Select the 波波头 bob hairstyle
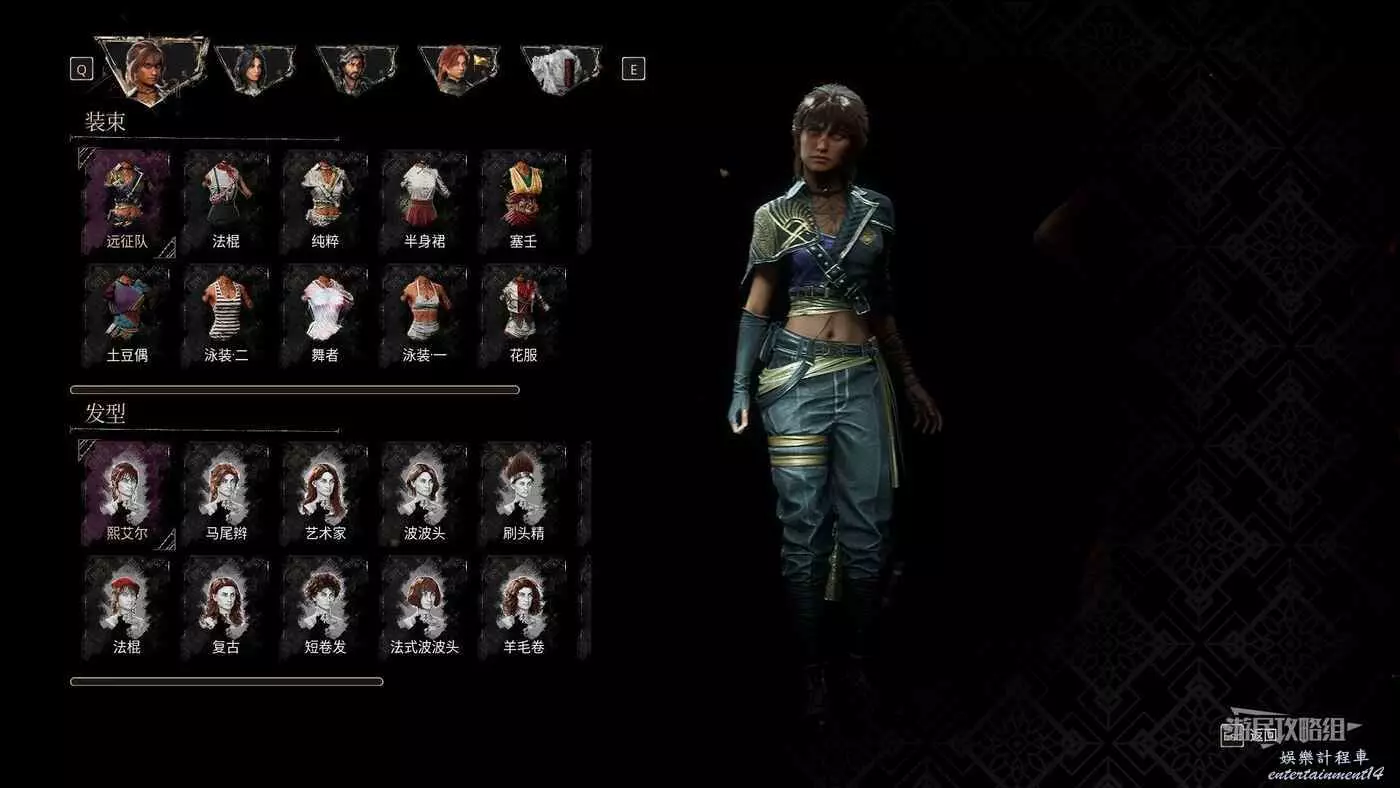Image resolution: width=1400 pixels, height=788 pixels. (424, 492)
